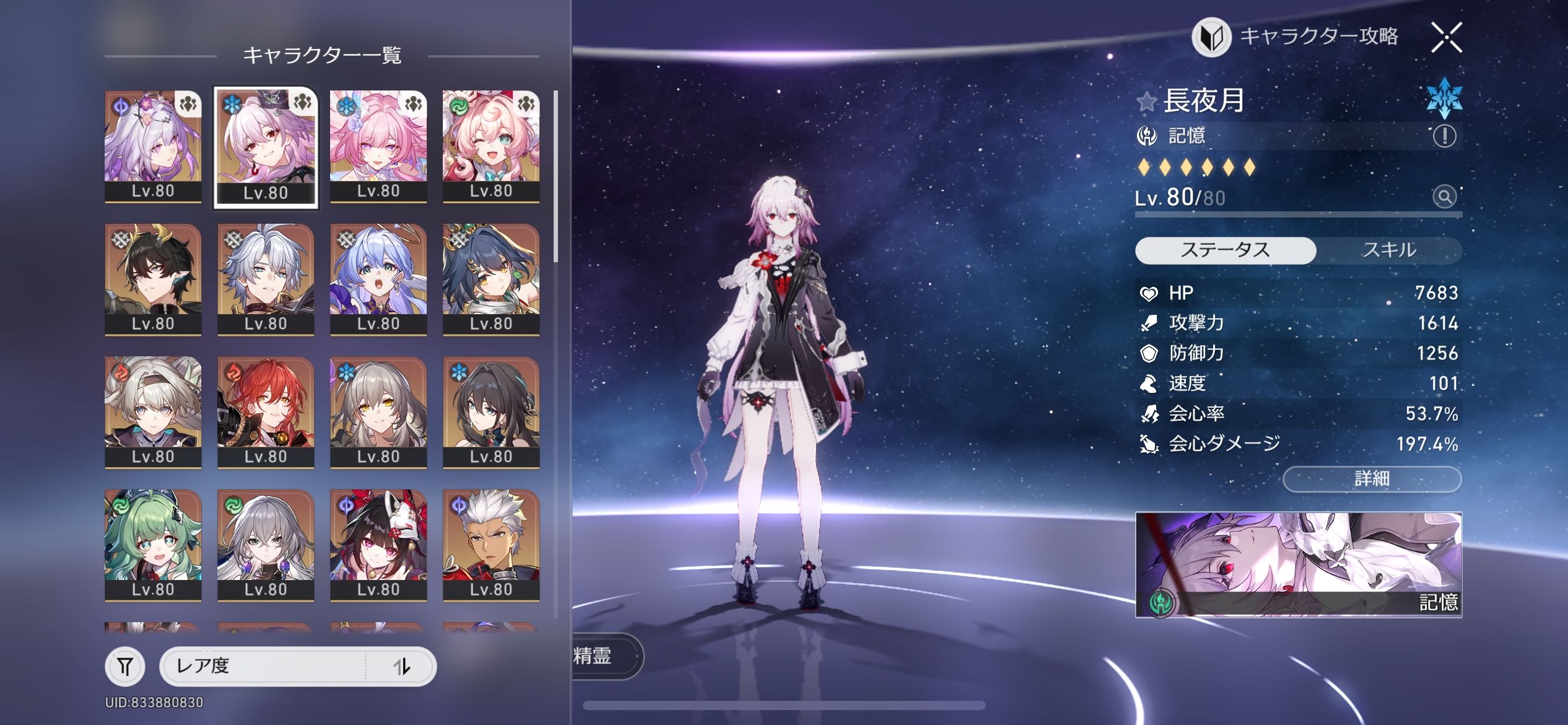The image size is (1568, 725).
Task: Select the blue-haired girl with halo portrait
Action: coord(378,279)
